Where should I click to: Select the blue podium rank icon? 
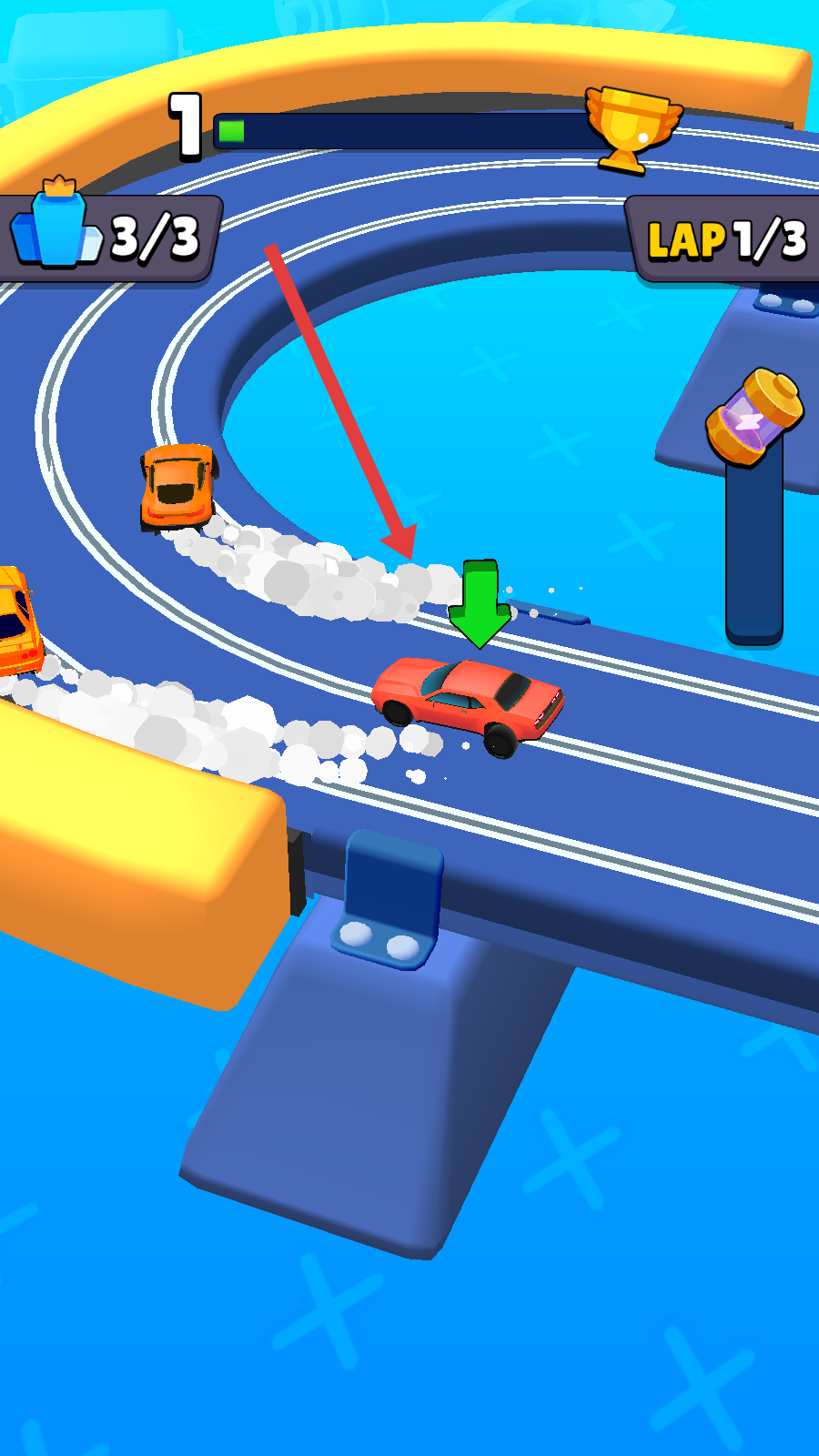pyautogui.click(x=56, y=227)
